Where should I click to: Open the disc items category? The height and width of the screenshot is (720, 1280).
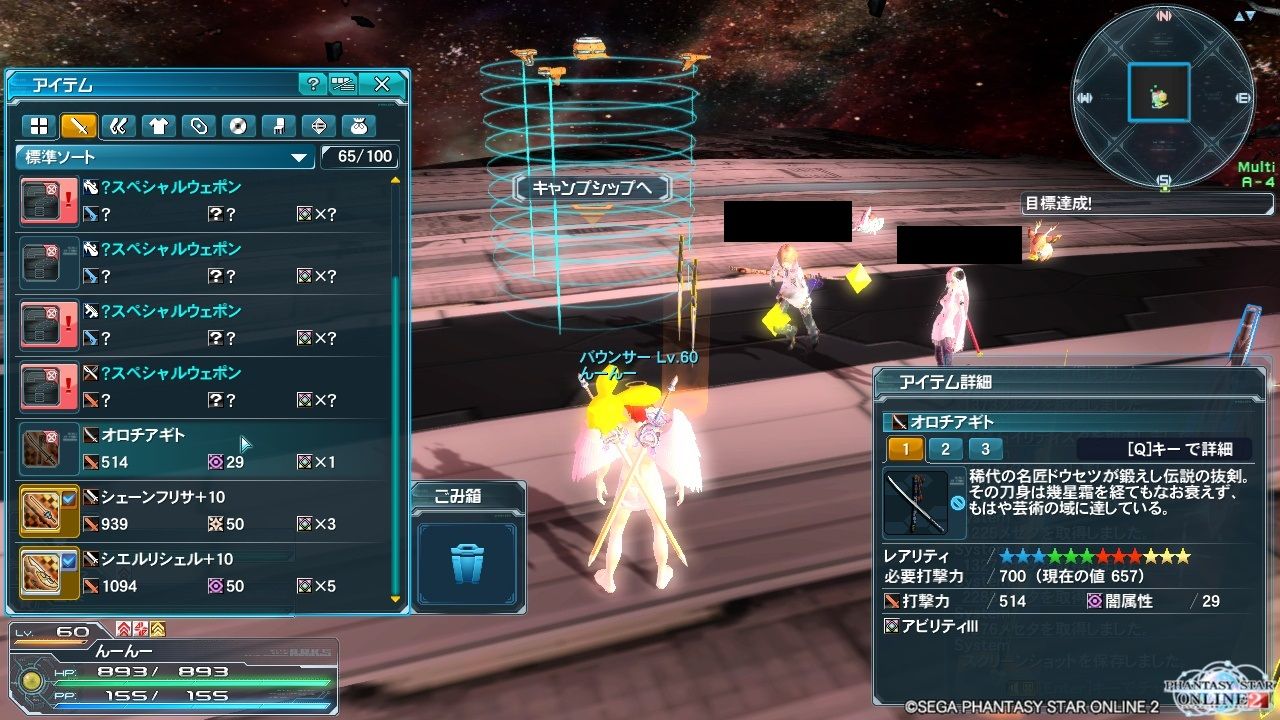click(237, 126)
